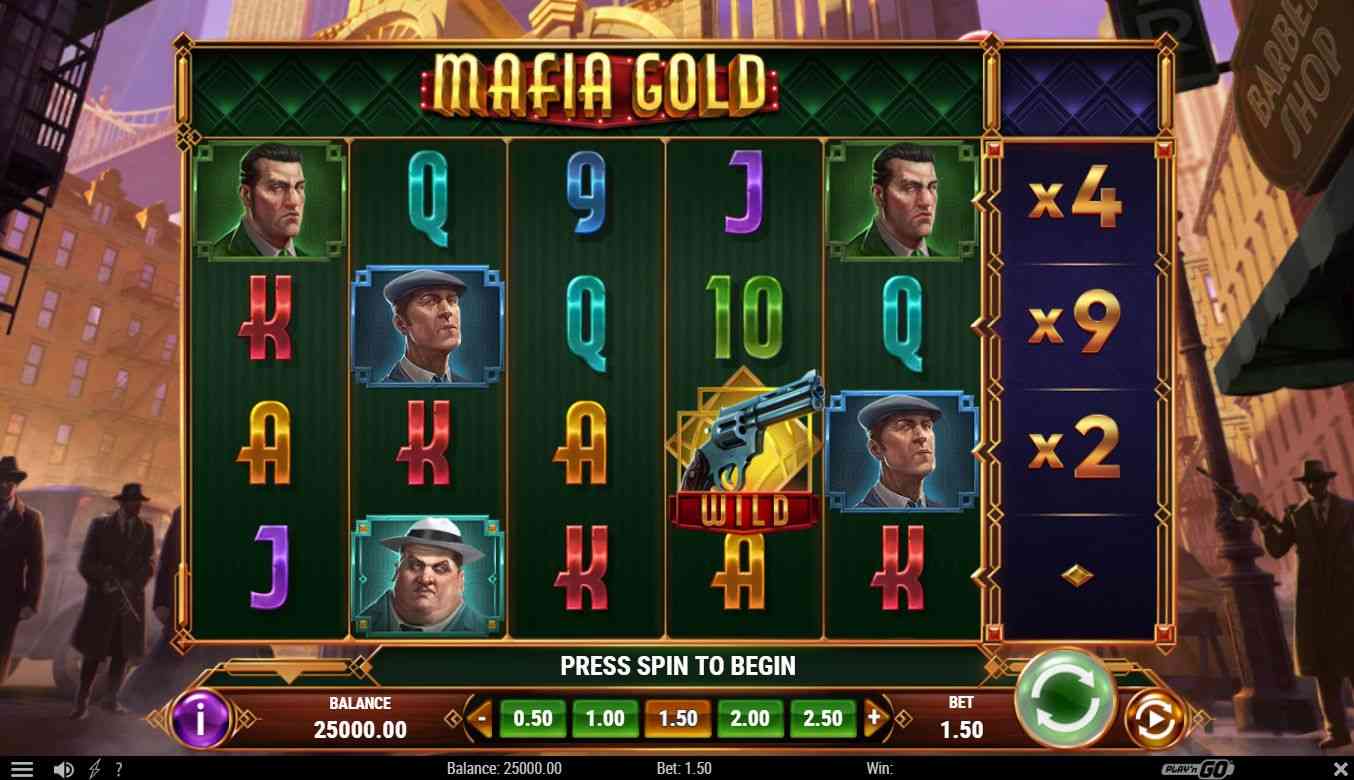Open the purple info paytable button
This screenshot has width=1354, height=780.
200,718
